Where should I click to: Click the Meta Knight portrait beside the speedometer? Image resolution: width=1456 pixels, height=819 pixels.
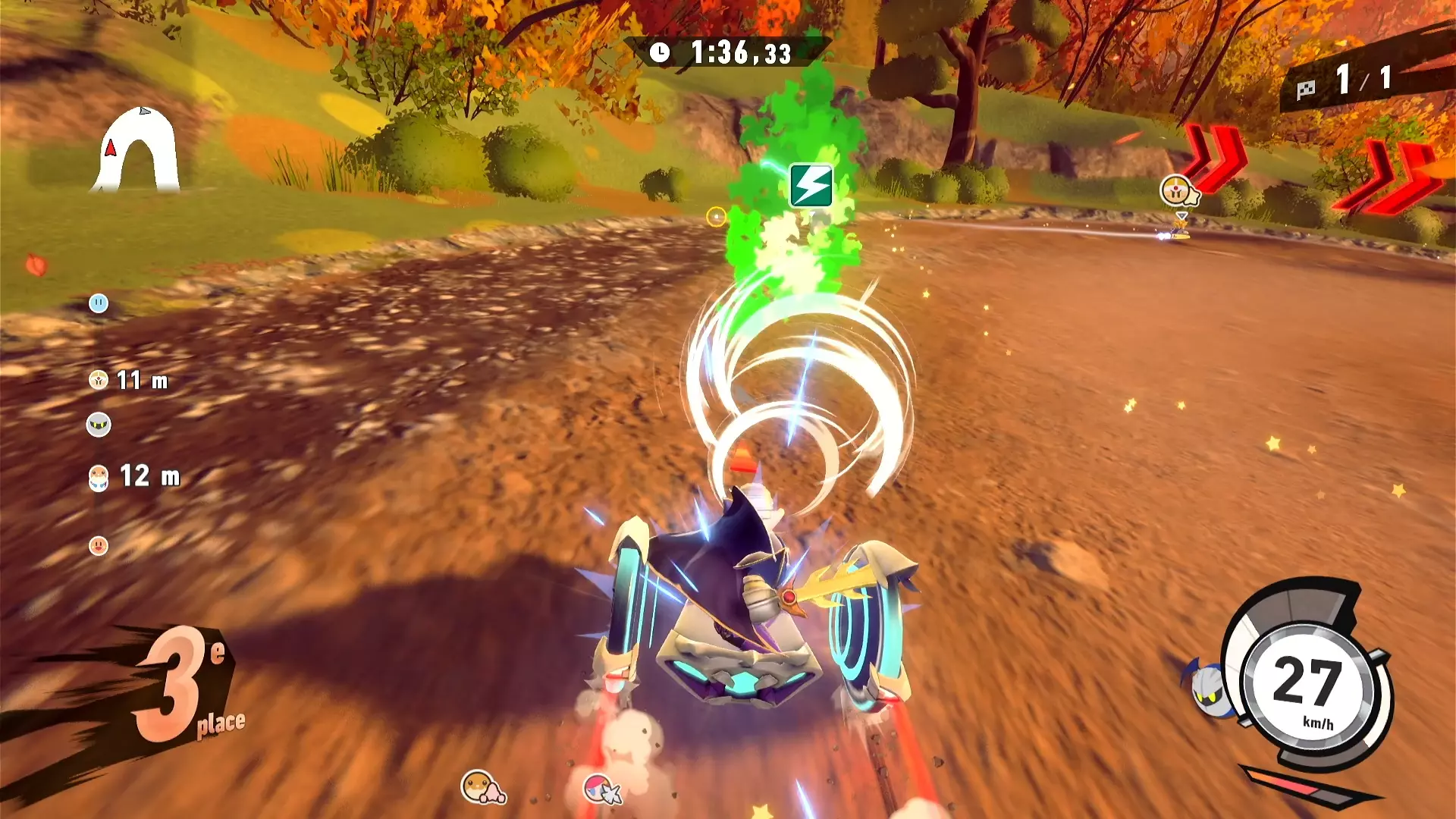point(1208,687)
